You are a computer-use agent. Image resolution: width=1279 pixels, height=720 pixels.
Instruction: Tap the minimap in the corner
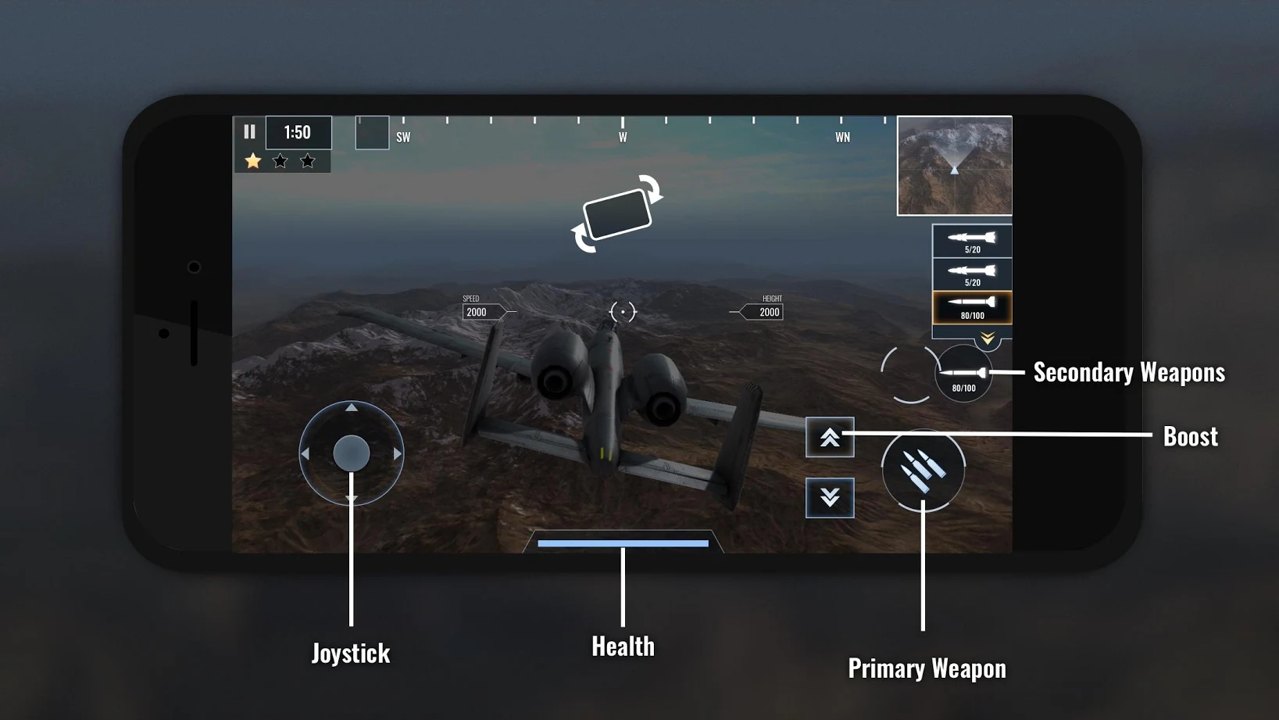coord(954,166)
